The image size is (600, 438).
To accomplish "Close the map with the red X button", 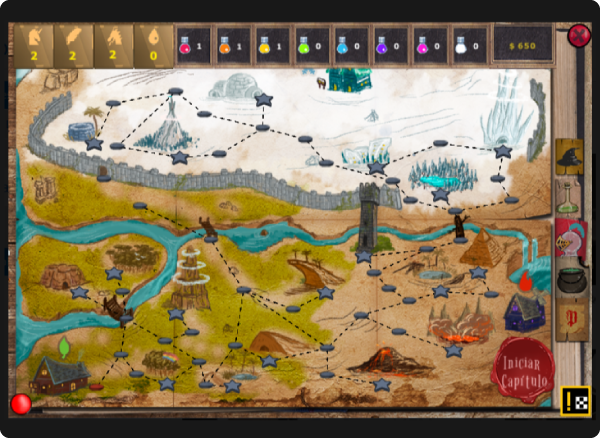I will click(579, 37).
